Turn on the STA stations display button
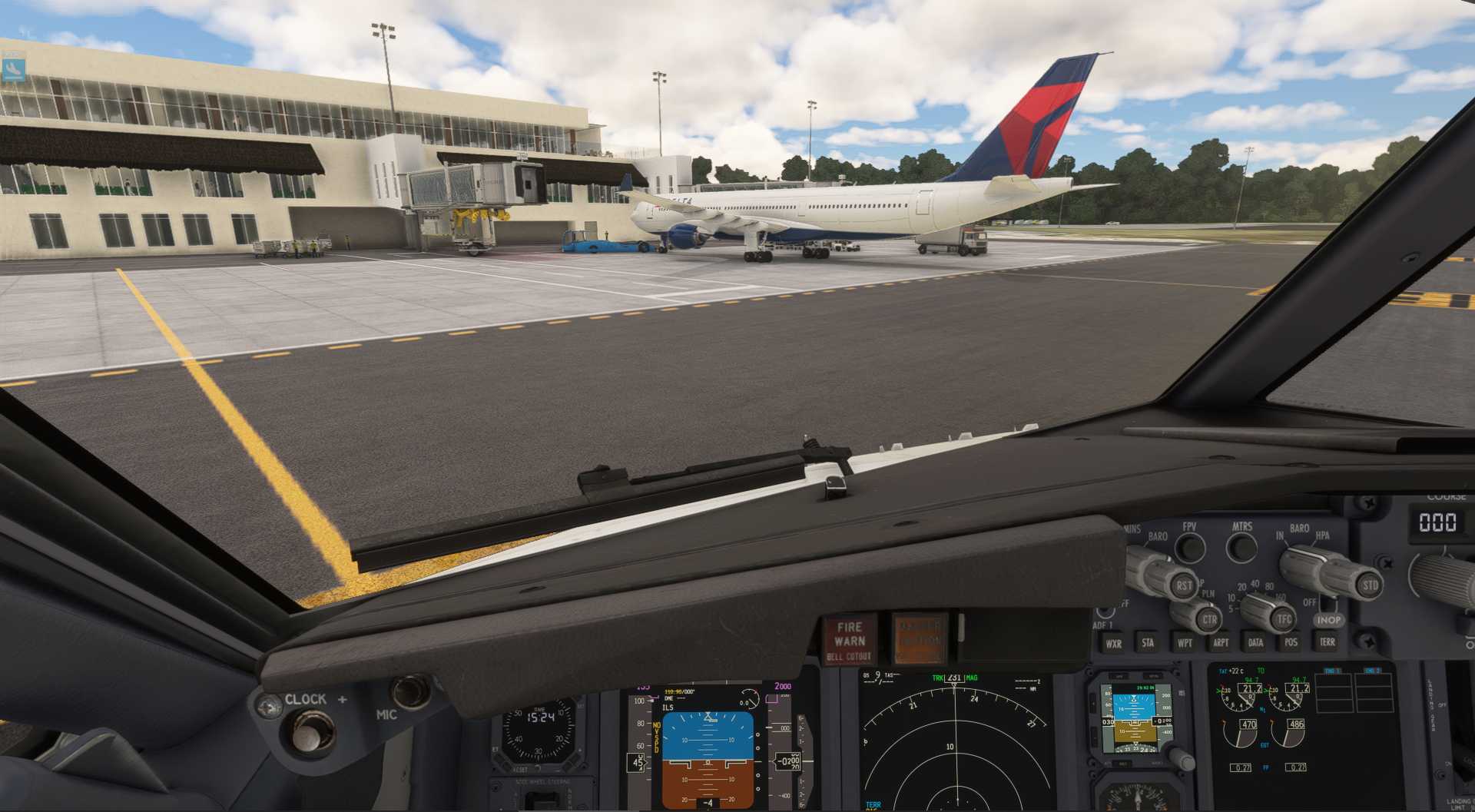 (1148, 643)
